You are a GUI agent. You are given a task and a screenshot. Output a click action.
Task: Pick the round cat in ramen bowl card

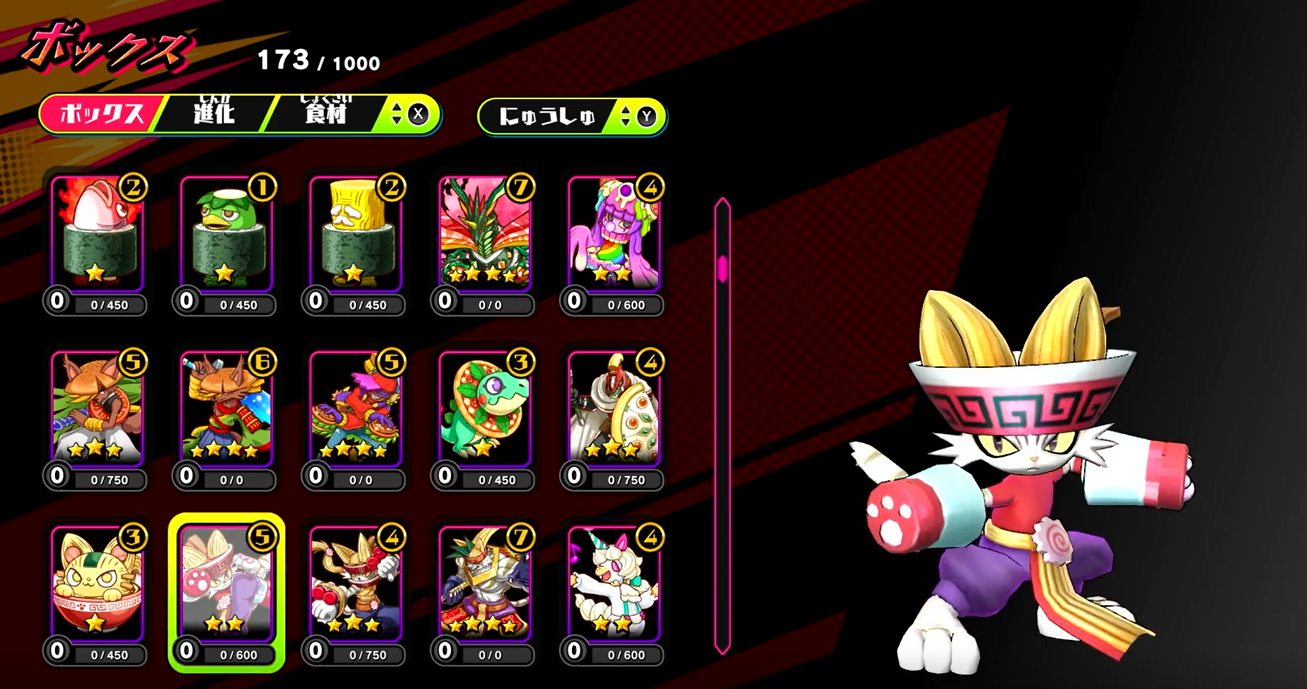point(97,585)
